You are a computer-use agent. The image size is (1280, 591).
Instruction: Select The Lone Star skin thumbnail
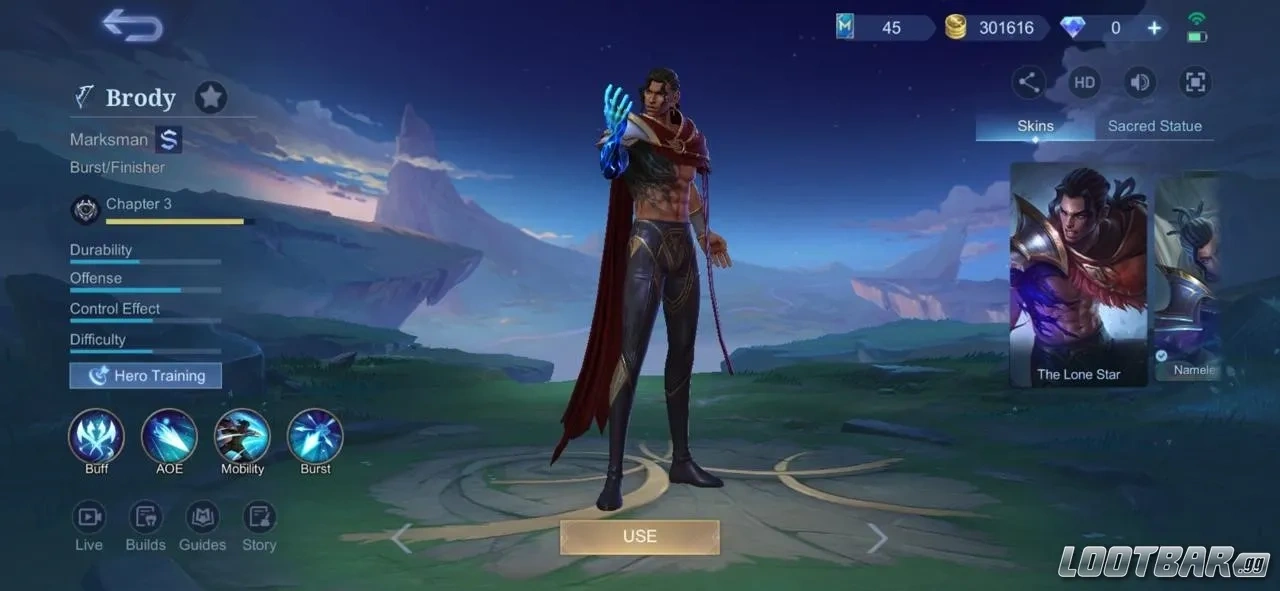(1078, 275)
